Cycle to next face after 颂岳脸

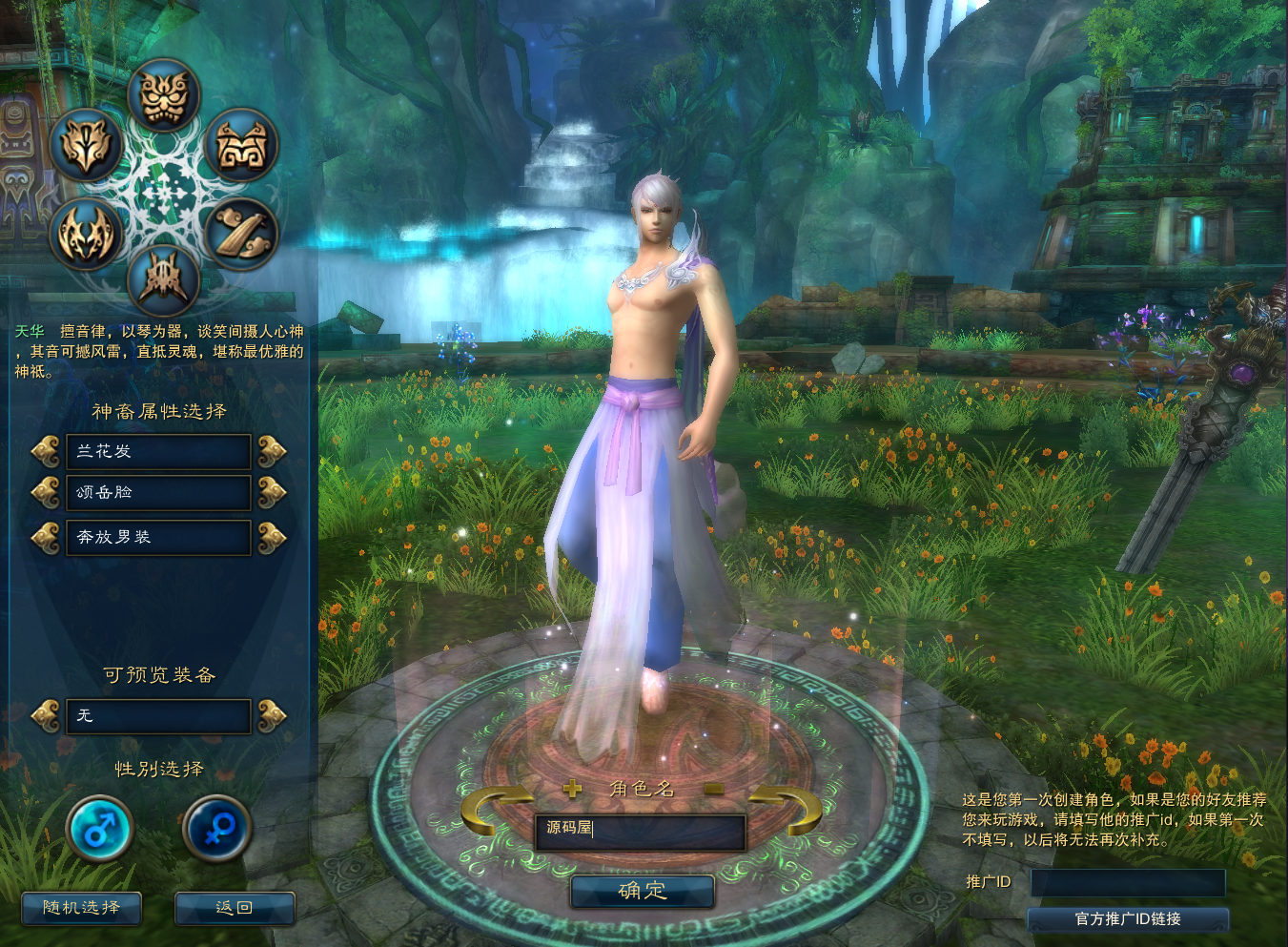(x=272, y=493)
